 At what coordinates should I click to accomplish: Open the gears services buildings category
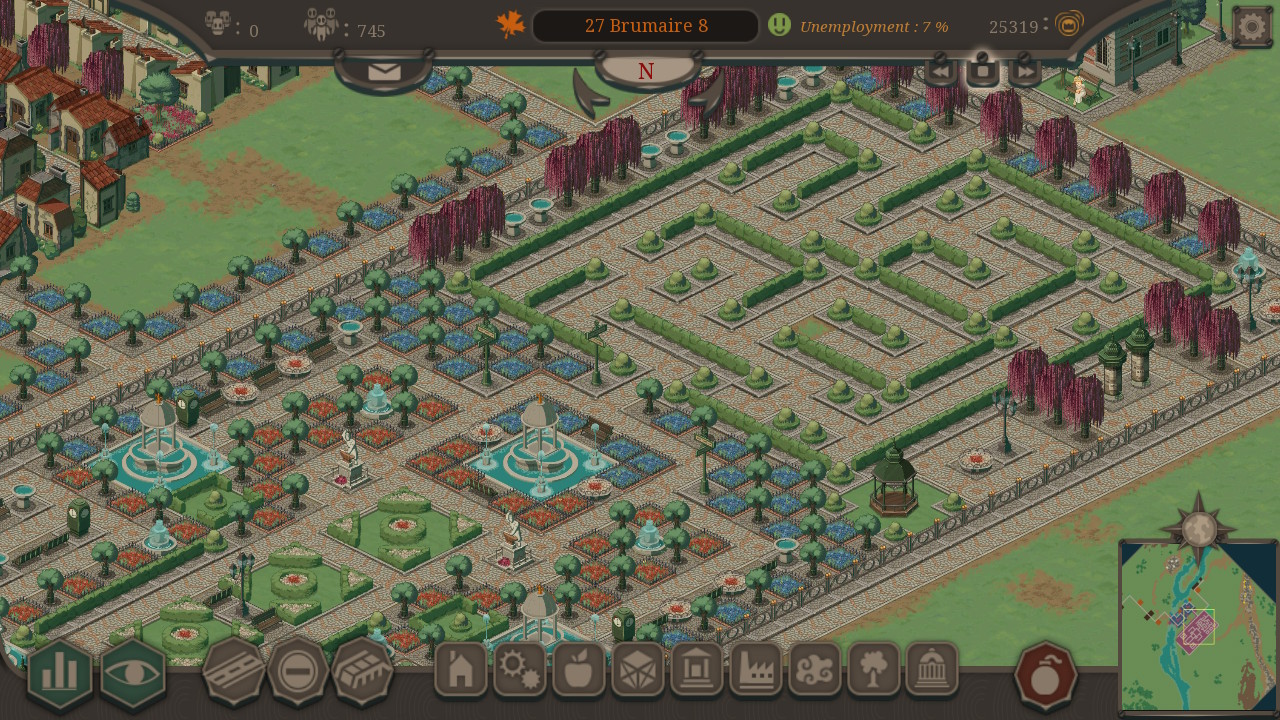pos(520,671)
